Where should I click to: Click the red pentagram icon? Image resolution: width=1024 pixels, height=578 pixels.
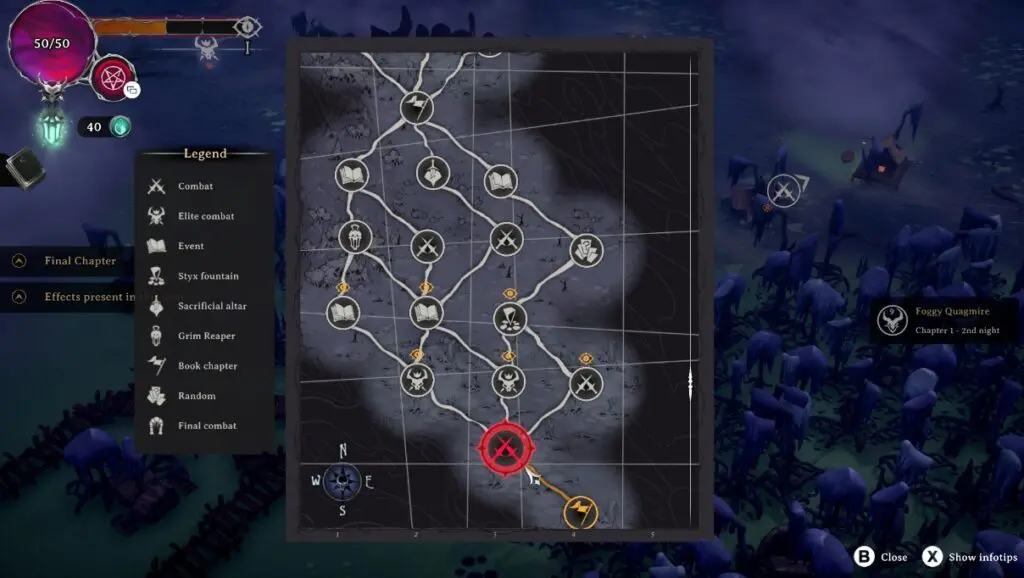coord(112,78)
